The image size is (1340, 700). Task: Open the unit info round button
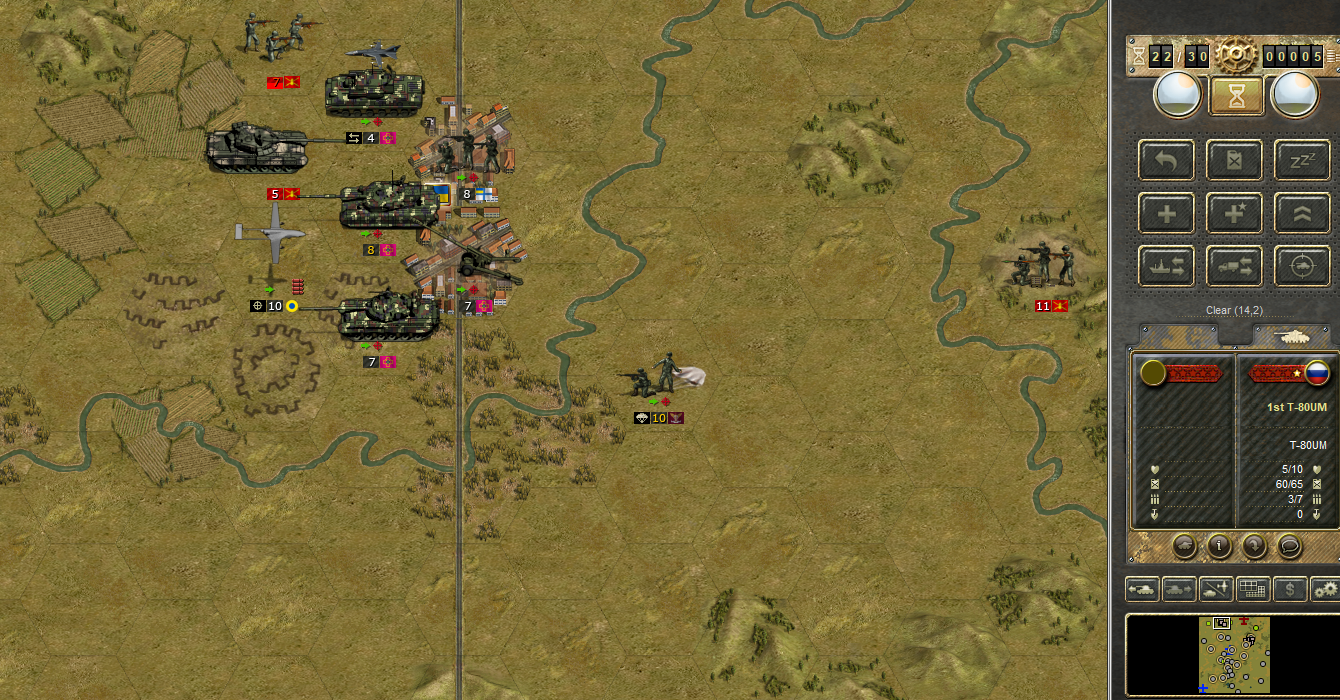(1219, 546)
